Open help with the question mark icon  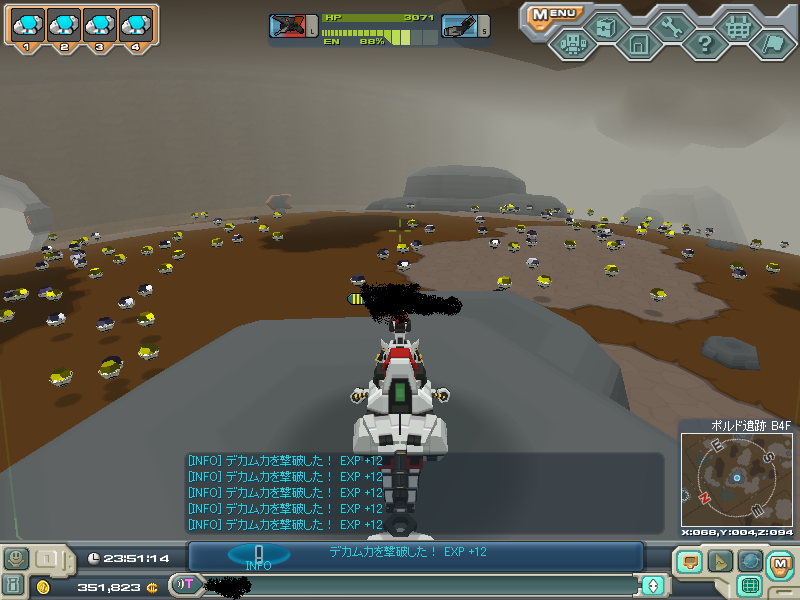[x=705, y=44]
